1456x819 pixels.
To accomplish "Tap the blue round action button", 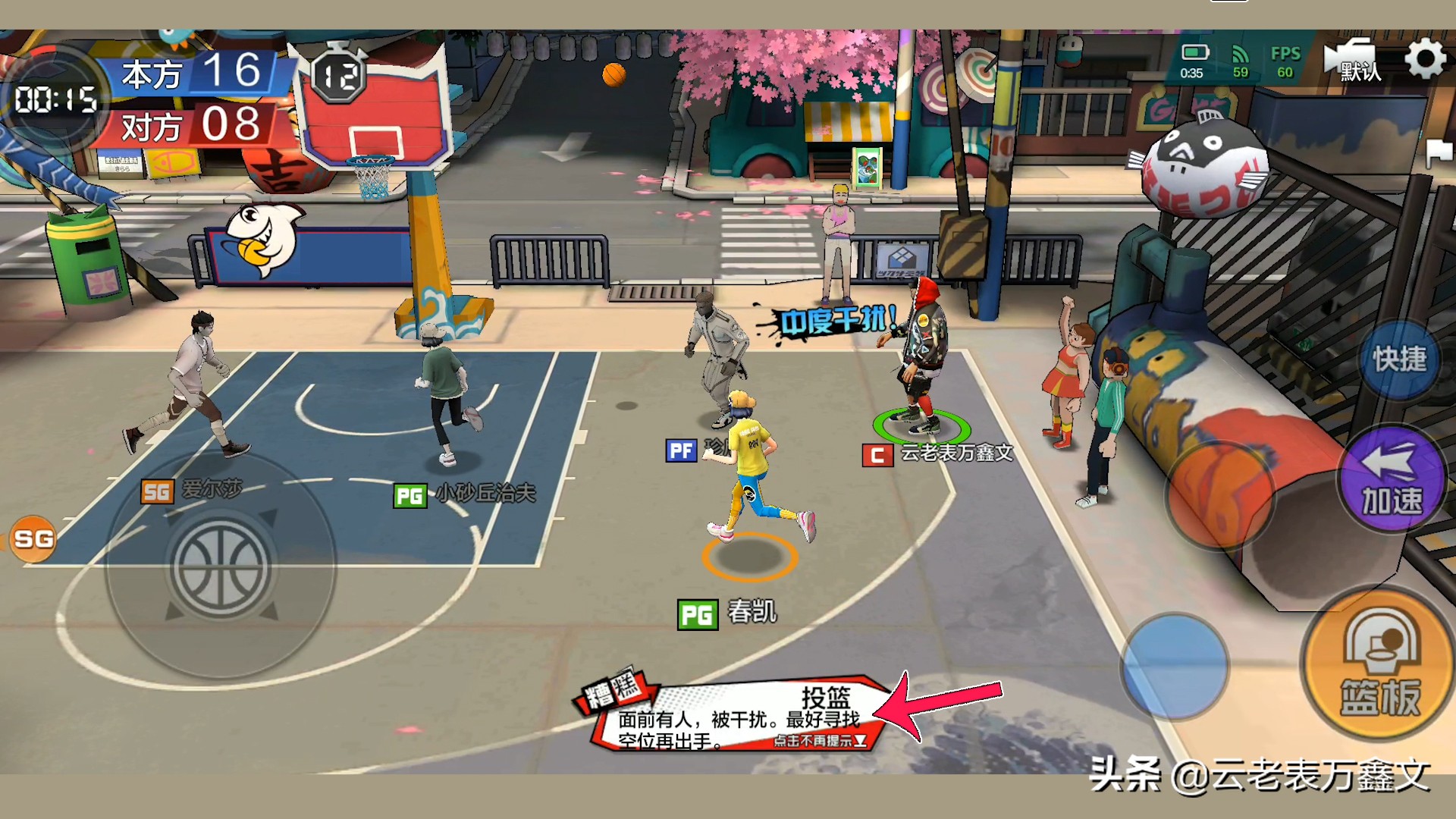I will pyautogui.click(x=1174, y=666).
